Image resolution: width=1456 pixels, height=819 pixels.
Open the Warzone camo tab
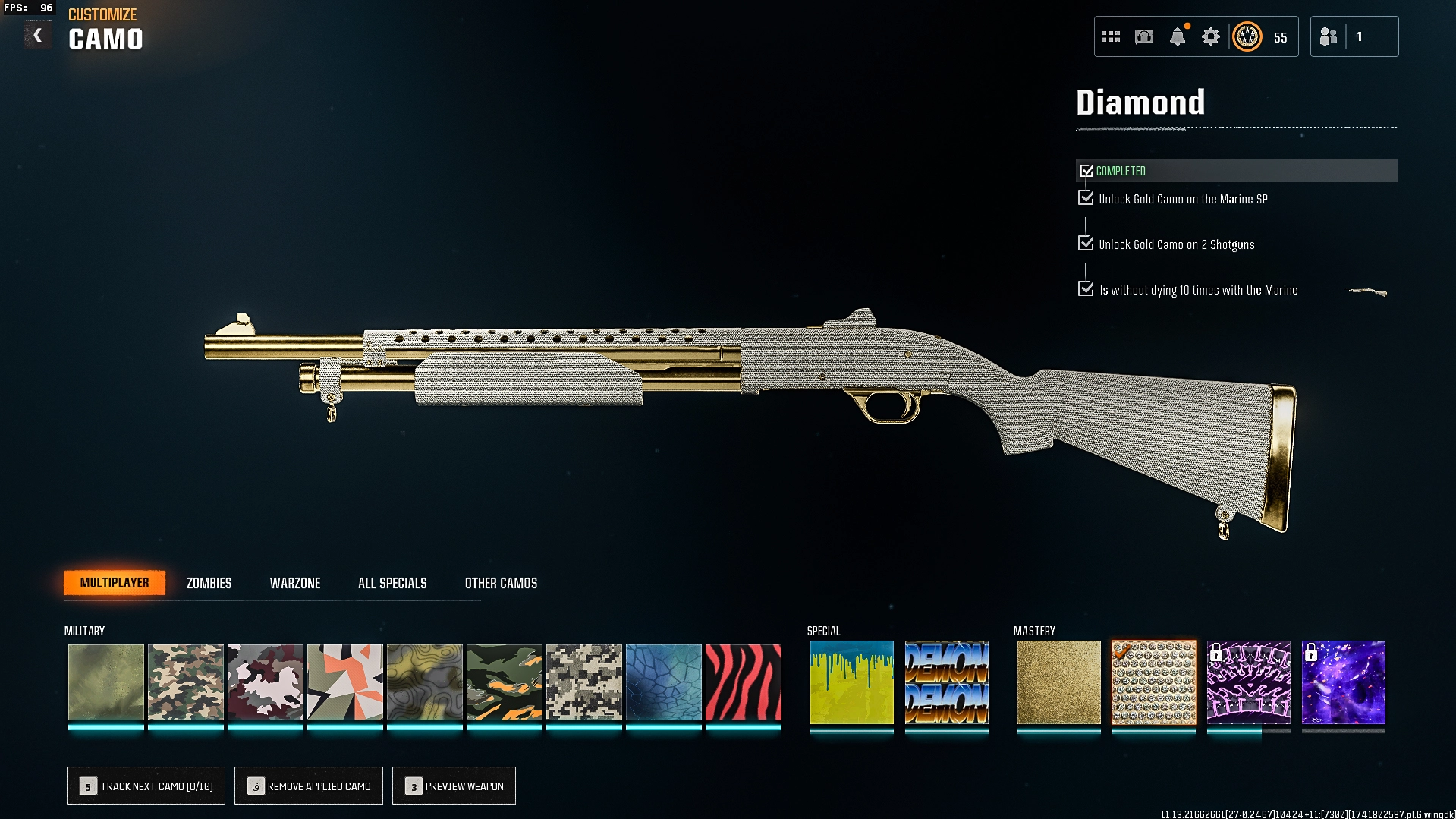[x=295, y=583]
